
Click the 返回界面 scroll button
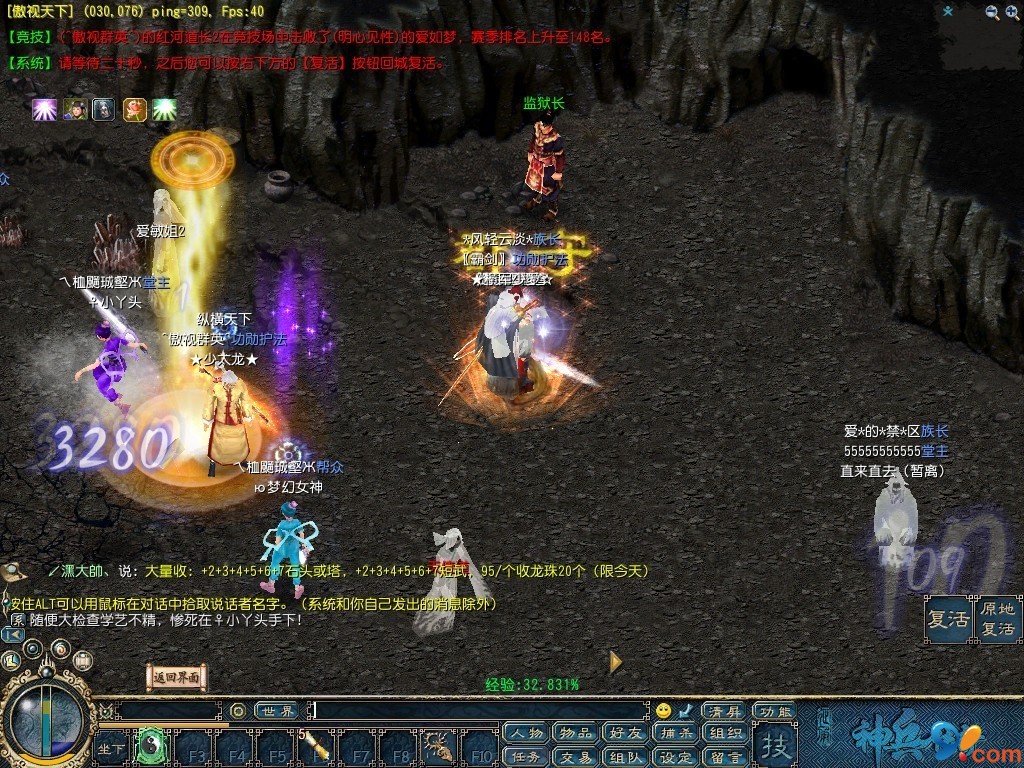[x=177, y=677]
